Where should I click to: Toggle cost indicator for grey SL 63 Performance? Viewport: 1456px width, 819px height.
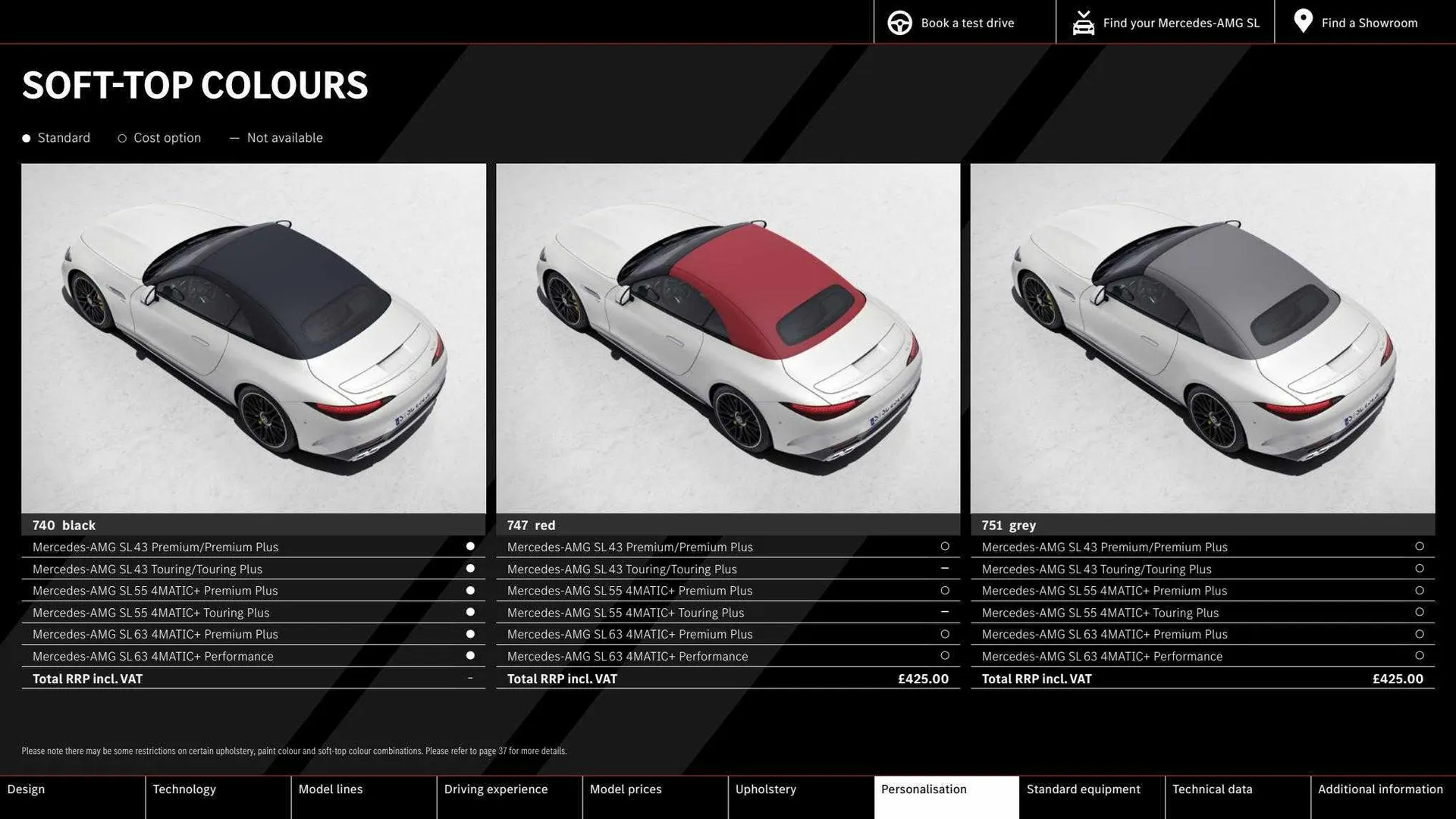coord(1419,655)
